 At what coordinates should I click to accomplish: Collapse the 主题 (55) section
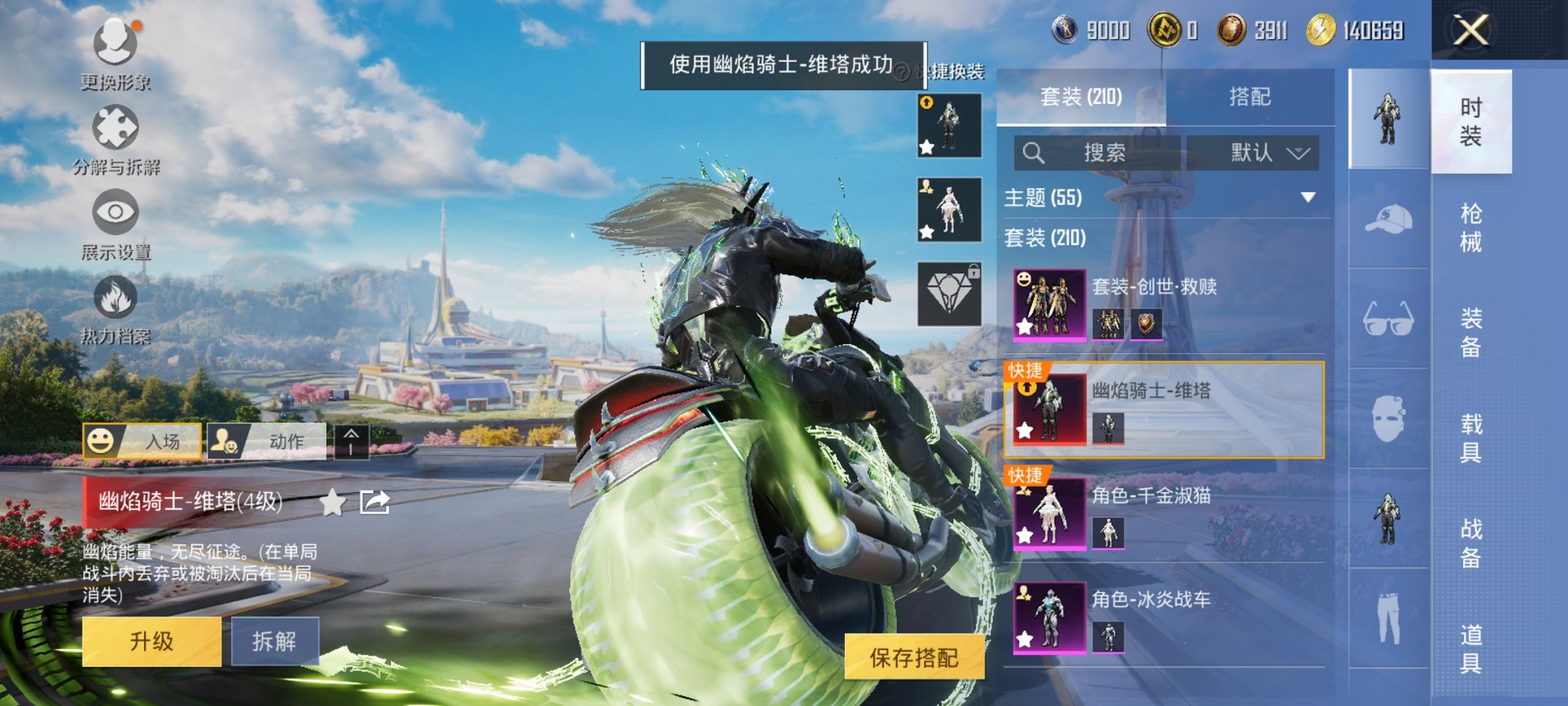(1310, 198)
